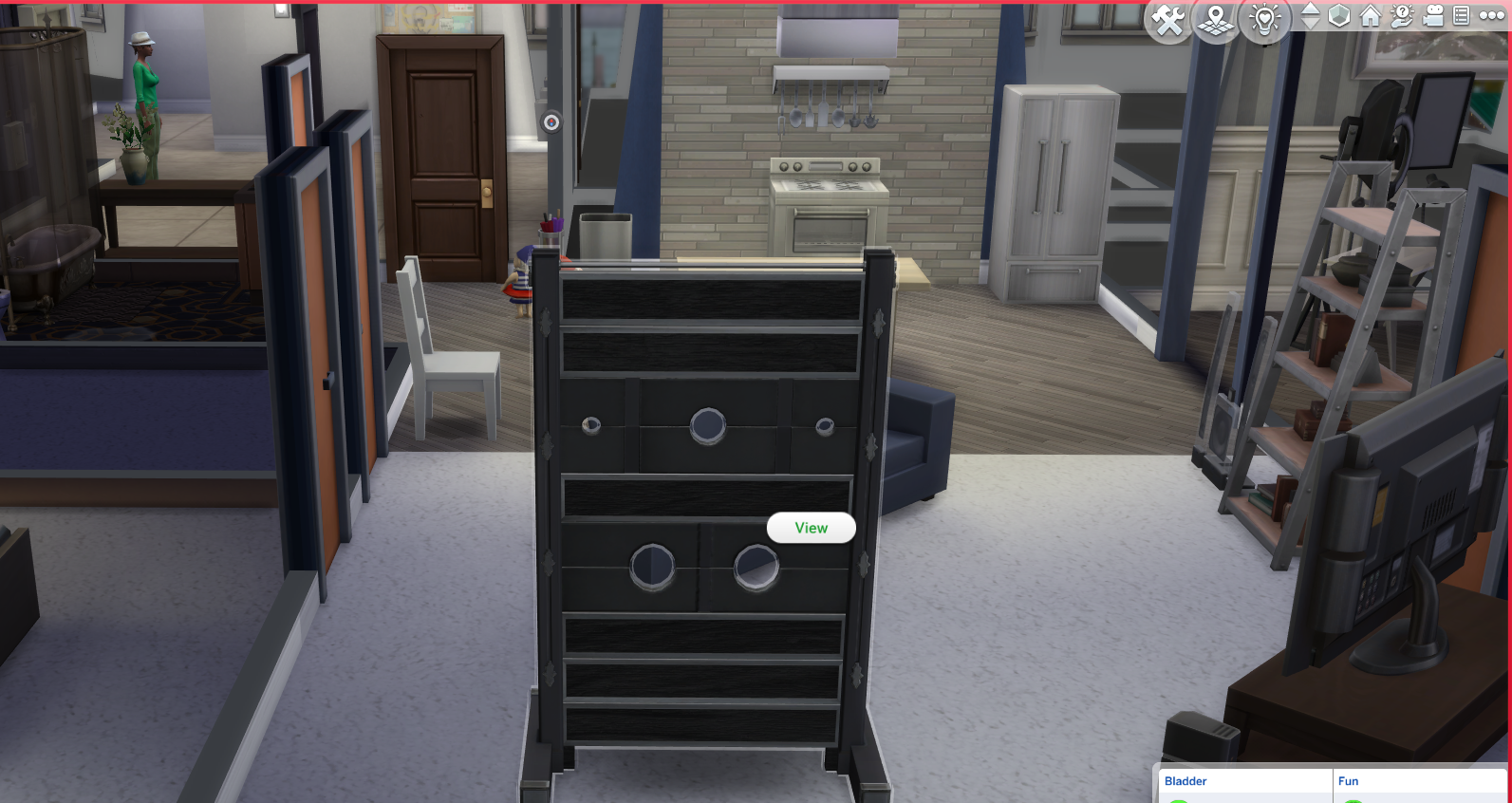Click the green Bladder need indicator

1179,801
